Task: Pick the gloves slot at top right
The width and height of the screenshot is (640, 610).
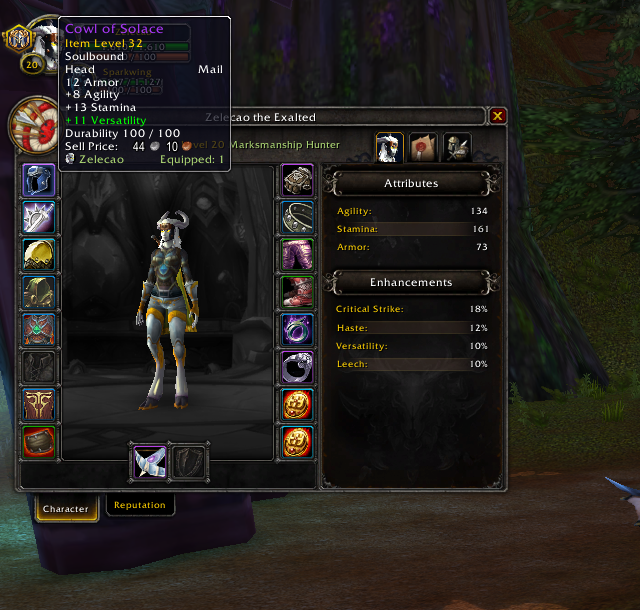Action: coord(297,181)
